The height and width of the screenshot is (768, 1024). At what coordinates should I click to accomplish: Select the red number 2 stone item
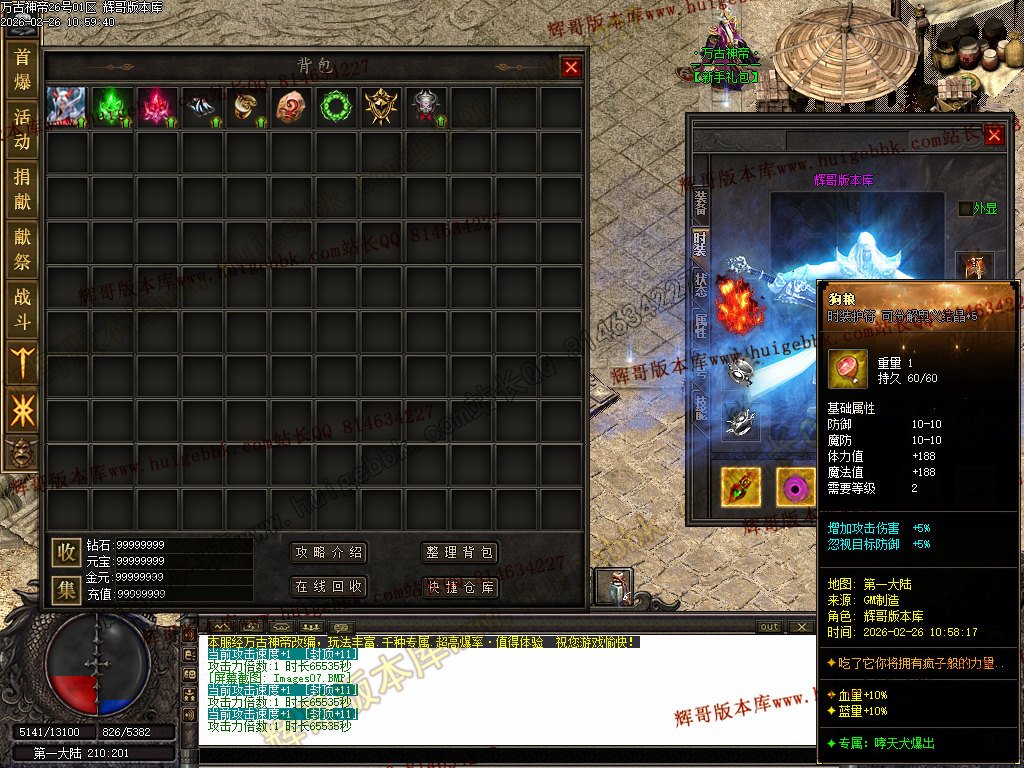click(x=292, y=107)
